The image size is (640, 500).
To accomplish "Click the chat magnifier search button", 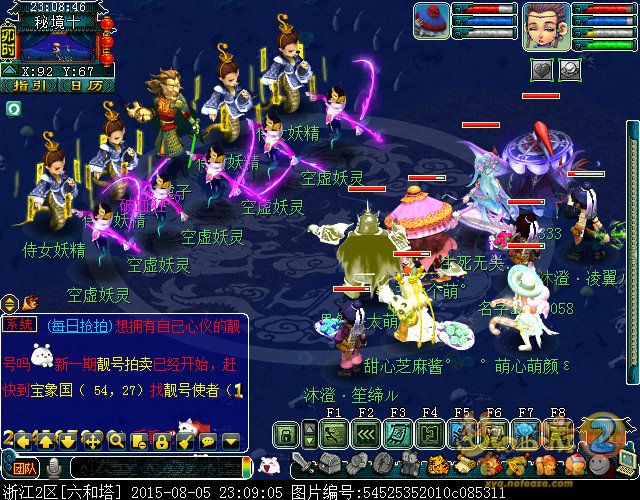I will coord(116,440).
